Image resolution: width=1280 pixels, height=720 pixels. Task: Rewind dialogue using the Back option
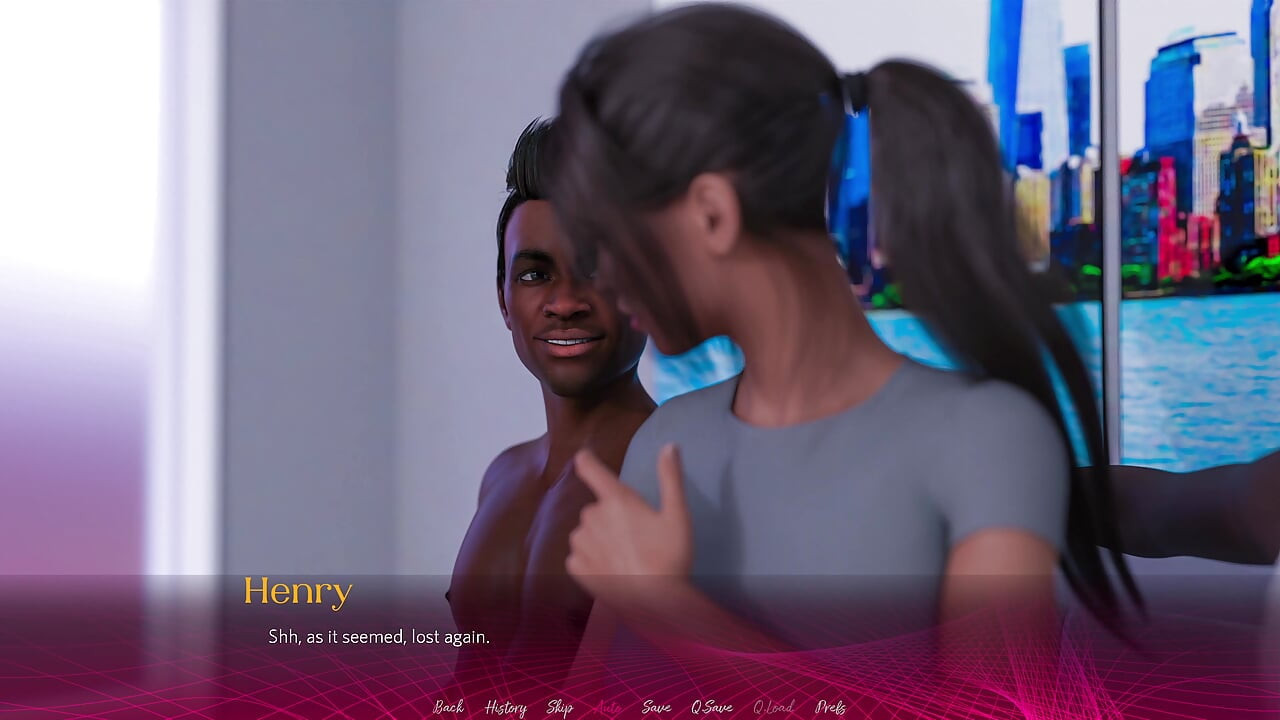point(448,707)
